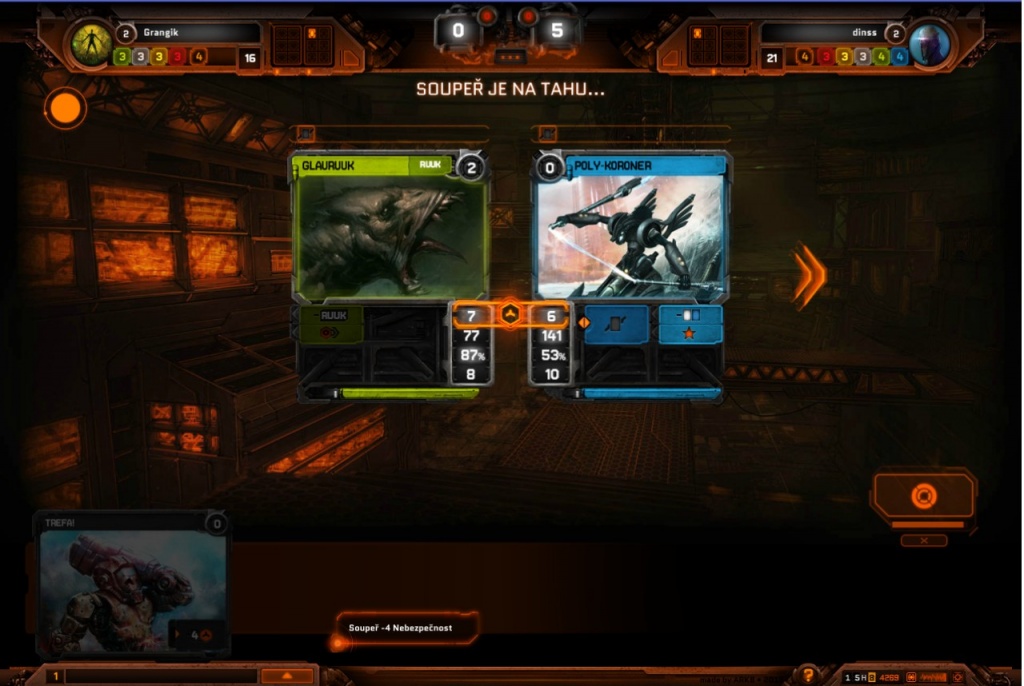Screen dimensions: 1024x686
Task: Click the large orange ring confirm button
Action: click(923, 495)
